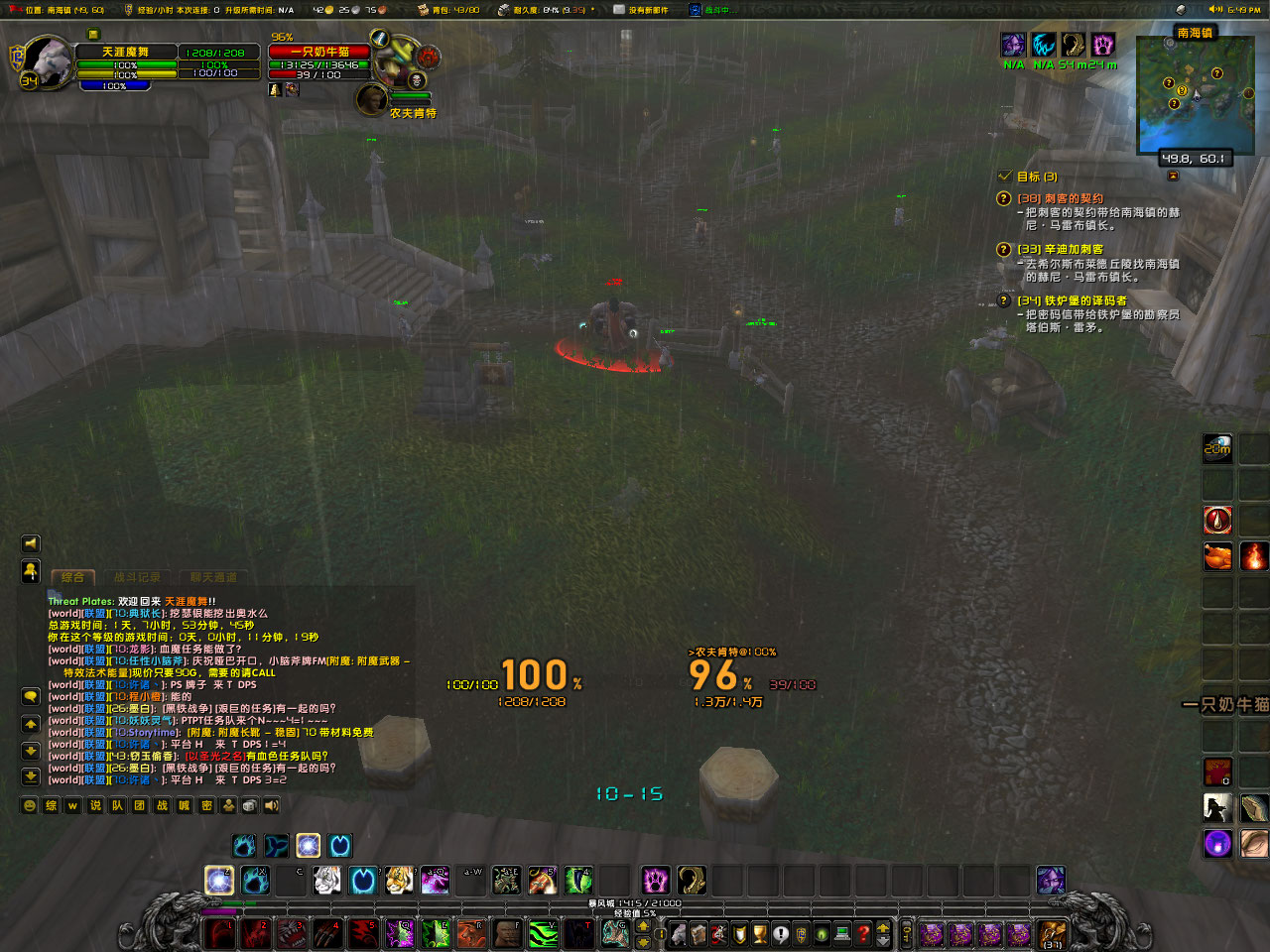
Task: Check mail with the 没有新邮件 envelope icon
Action: click(618, 9)
